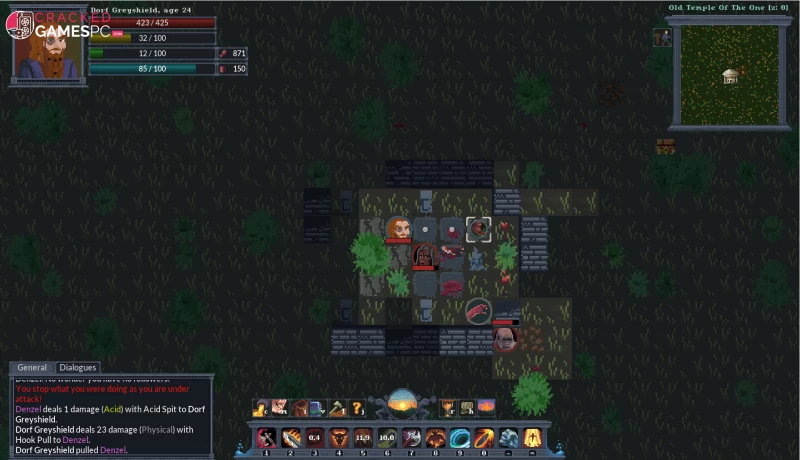Click the scroll icon next to hourglass
Screen dimensions: 800x460
(466, 408)
